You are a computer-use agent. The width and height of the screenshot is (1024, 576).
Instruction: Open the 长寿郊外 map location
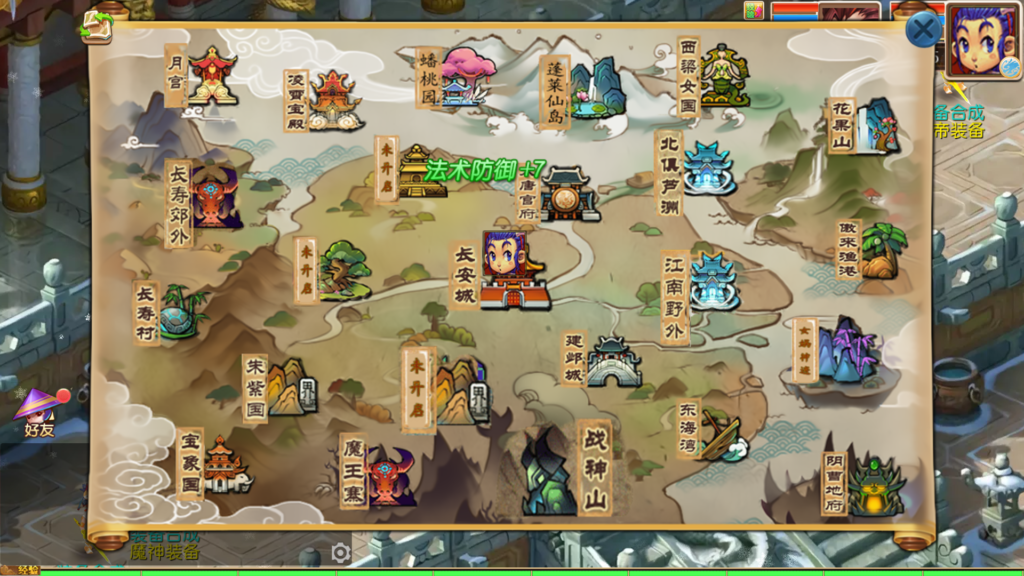(214, 197)
